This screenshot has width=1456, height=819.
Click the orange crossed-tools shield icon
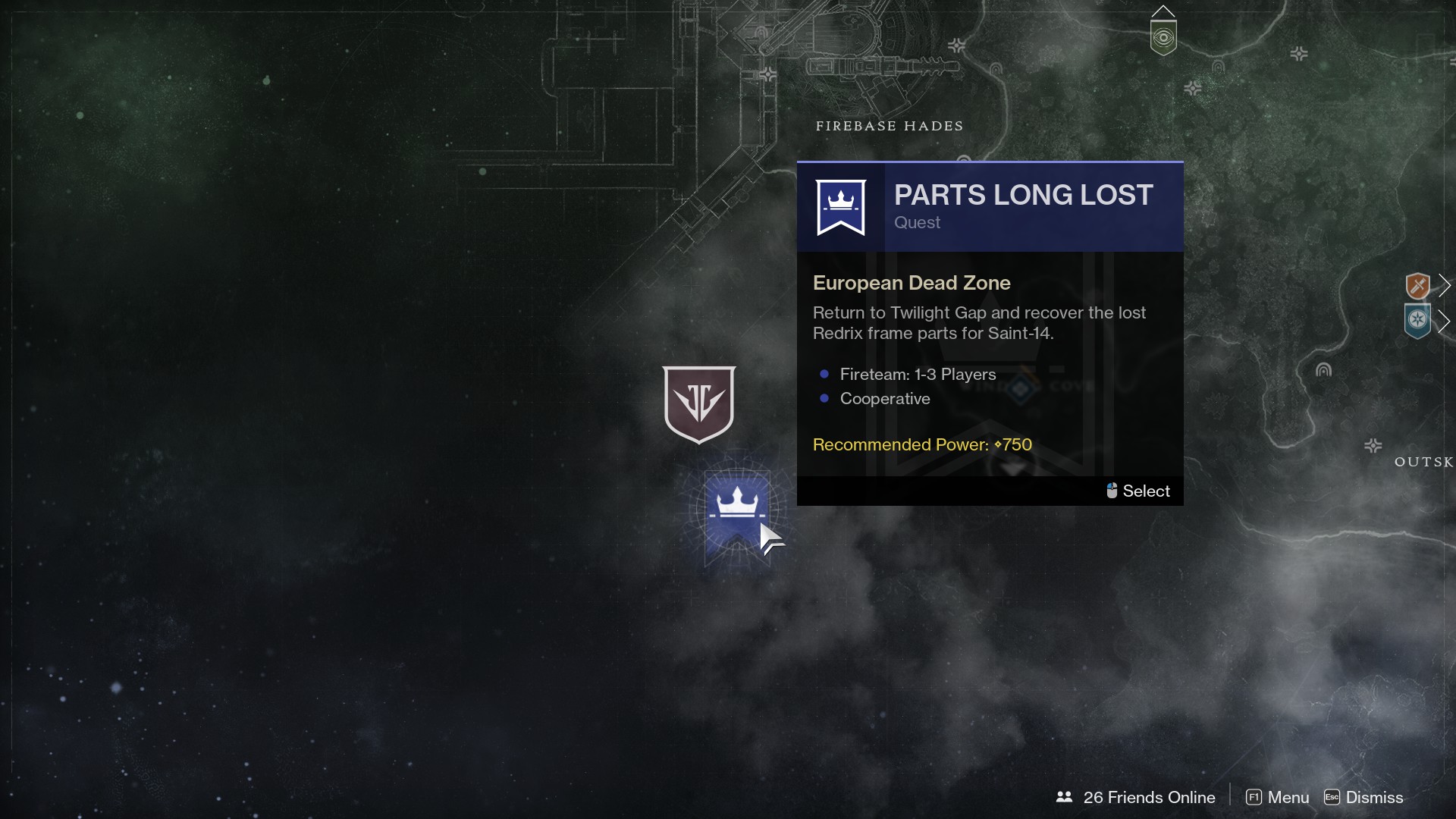point(1417,286)
